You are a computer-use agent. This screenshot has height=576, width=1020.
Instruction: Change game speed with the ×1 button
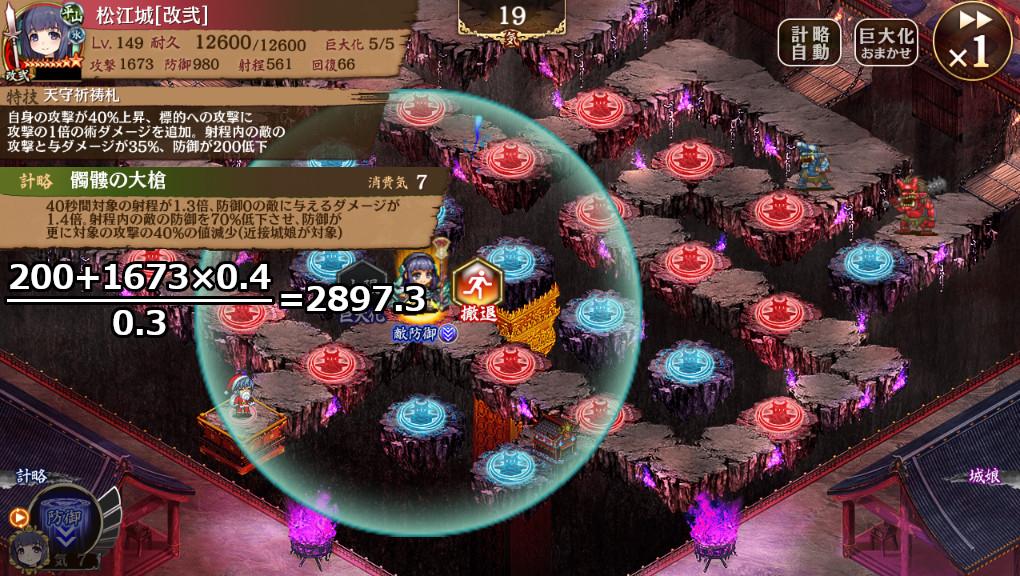click(971, 42)
